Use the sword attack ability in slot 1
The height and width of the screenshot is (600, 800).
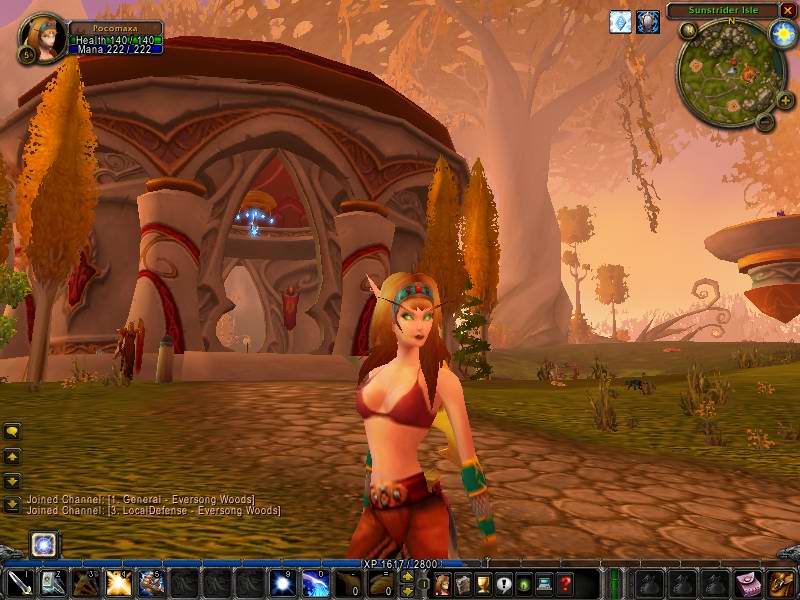pos(21,582)
